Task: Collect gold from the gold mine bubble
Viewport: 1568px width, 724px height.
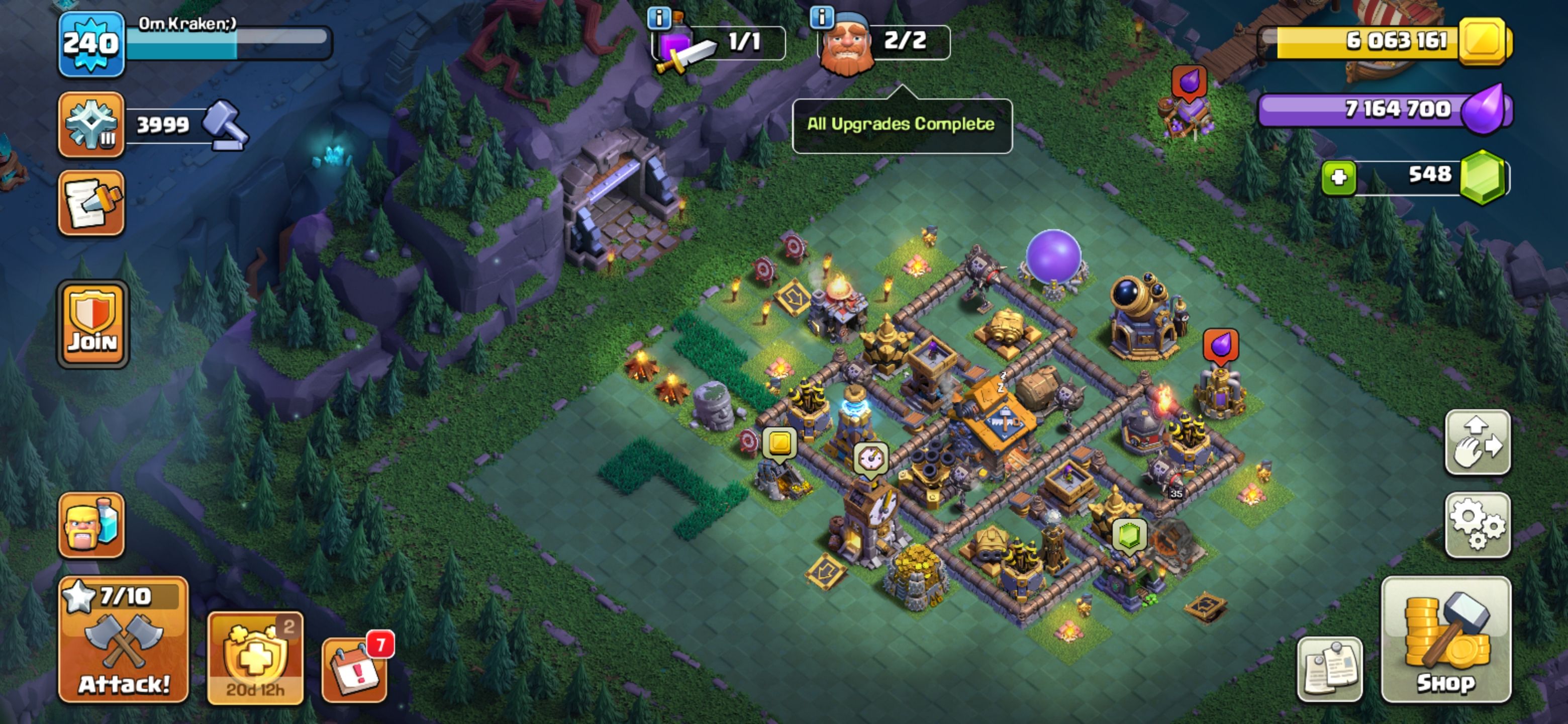Action: pos(780,441)
